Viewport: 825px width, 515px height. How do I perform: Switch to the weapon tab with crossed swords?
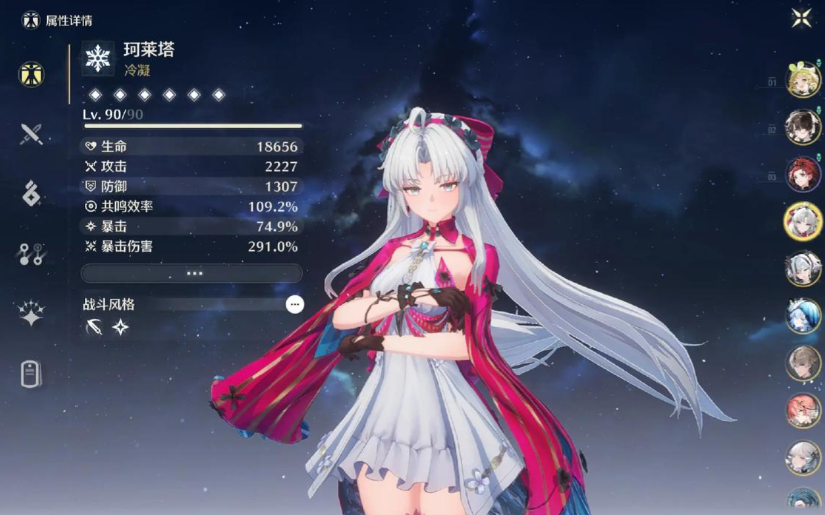(31, 134)
